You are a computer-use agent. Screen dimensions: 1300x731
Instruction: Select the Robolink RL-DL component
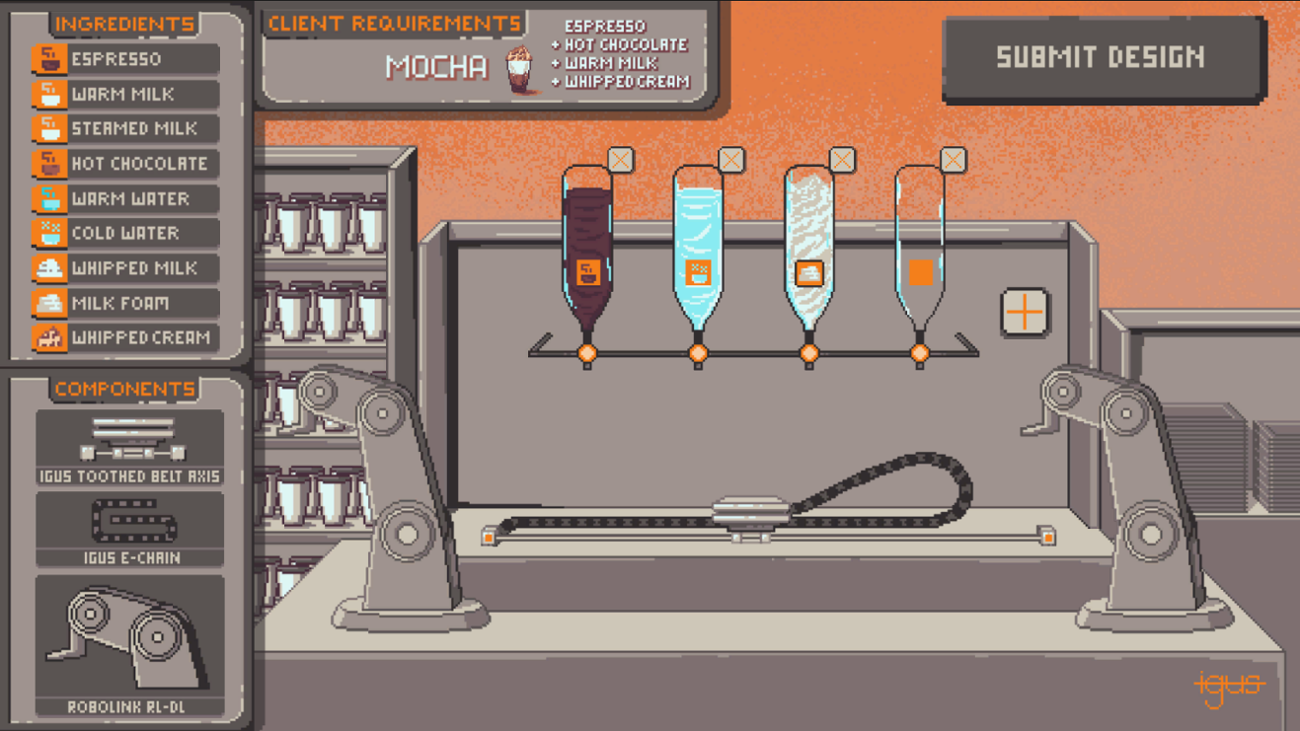(128, 635)
